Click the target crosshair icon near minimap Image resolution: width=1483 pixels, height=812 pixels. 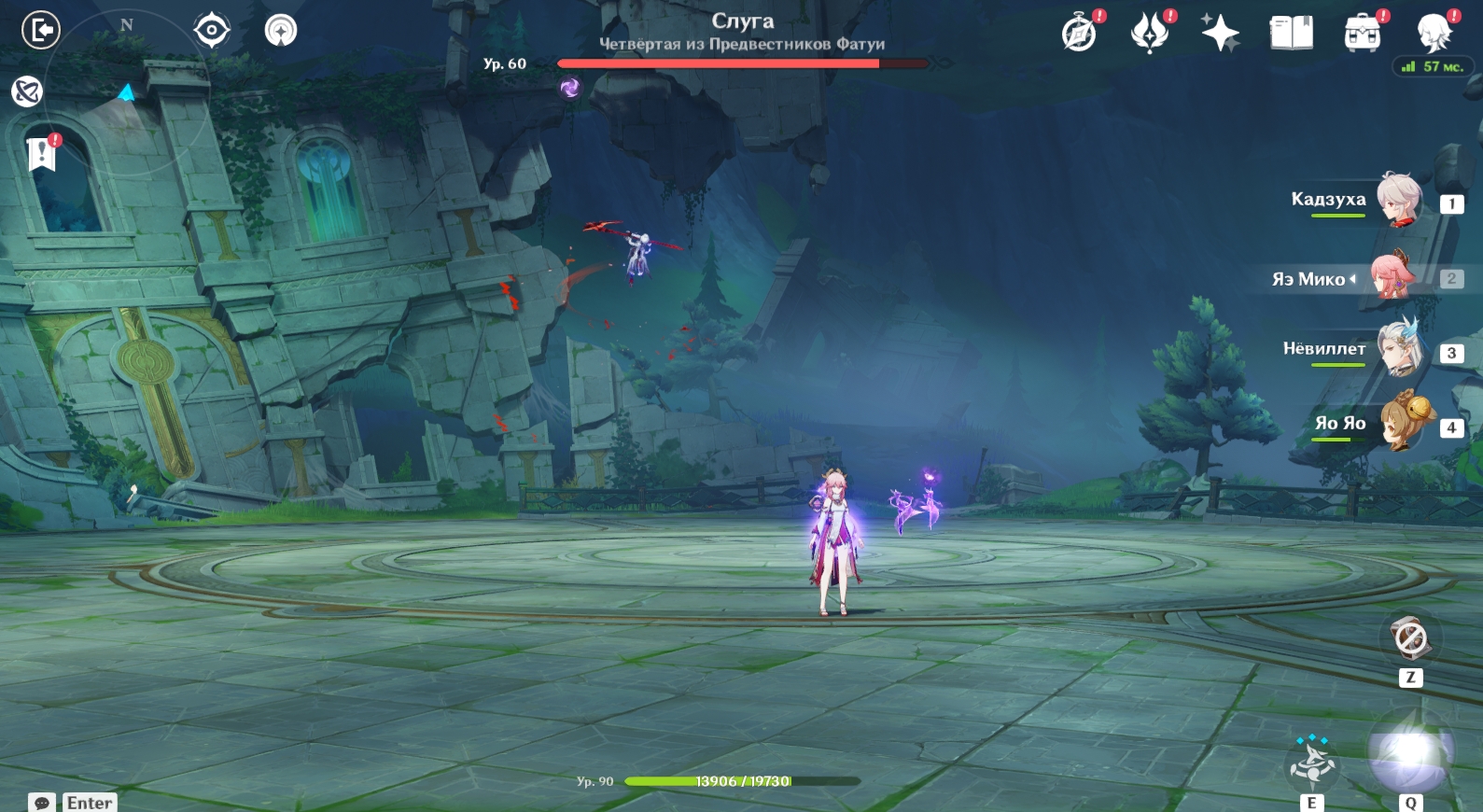click(x=212, y=30)
